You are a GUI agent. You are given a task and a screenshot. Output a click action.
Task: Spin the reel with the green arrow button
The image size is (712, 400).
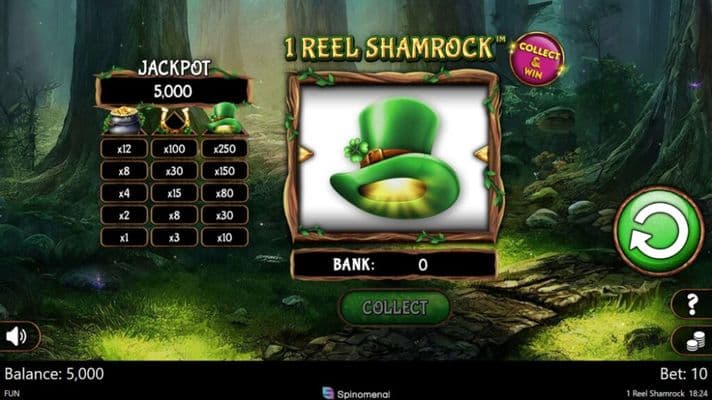tap(658, 231)
